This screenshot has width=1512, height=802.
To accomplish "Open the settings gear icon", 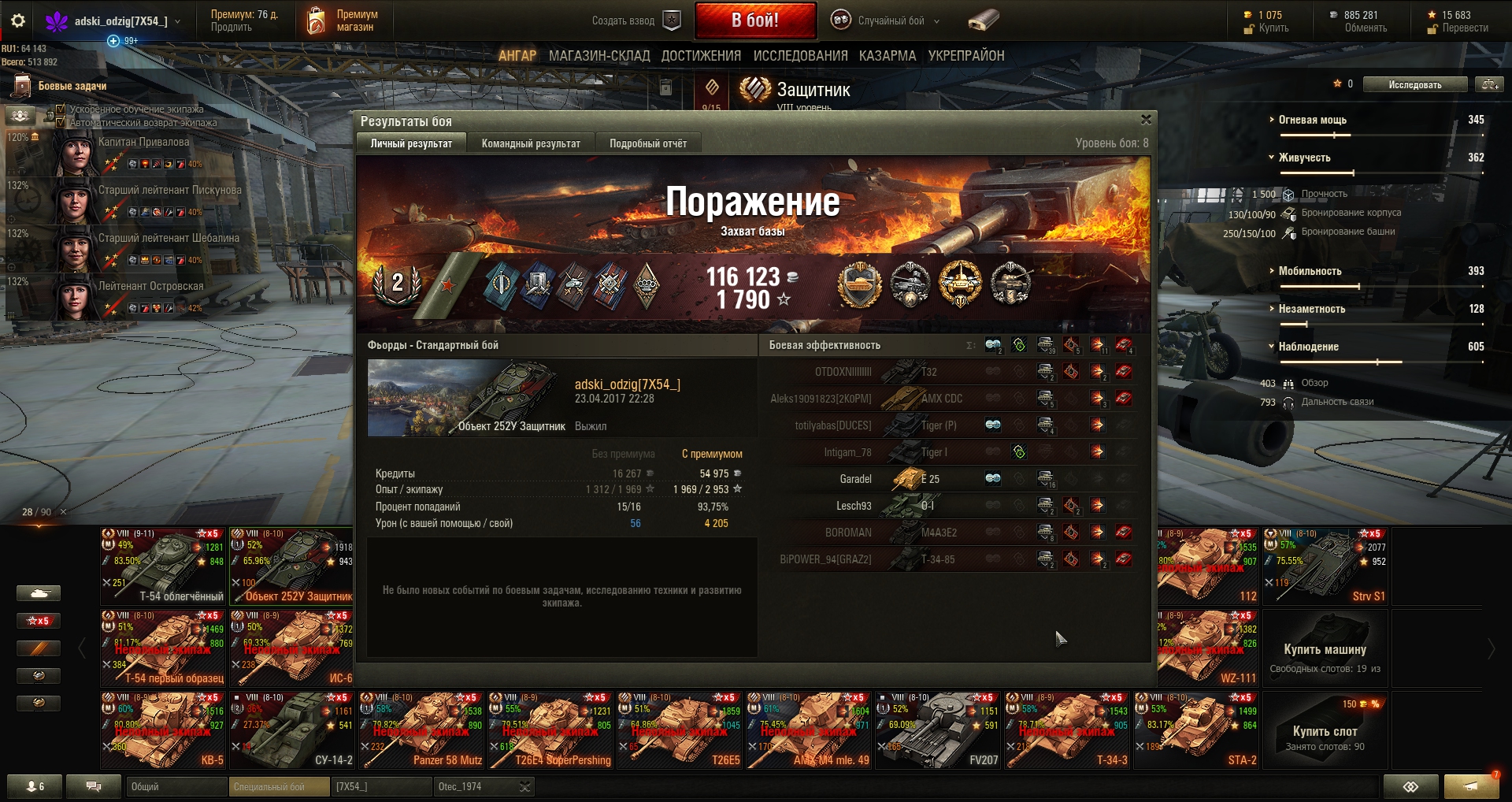I will click(x=18, y=21).
